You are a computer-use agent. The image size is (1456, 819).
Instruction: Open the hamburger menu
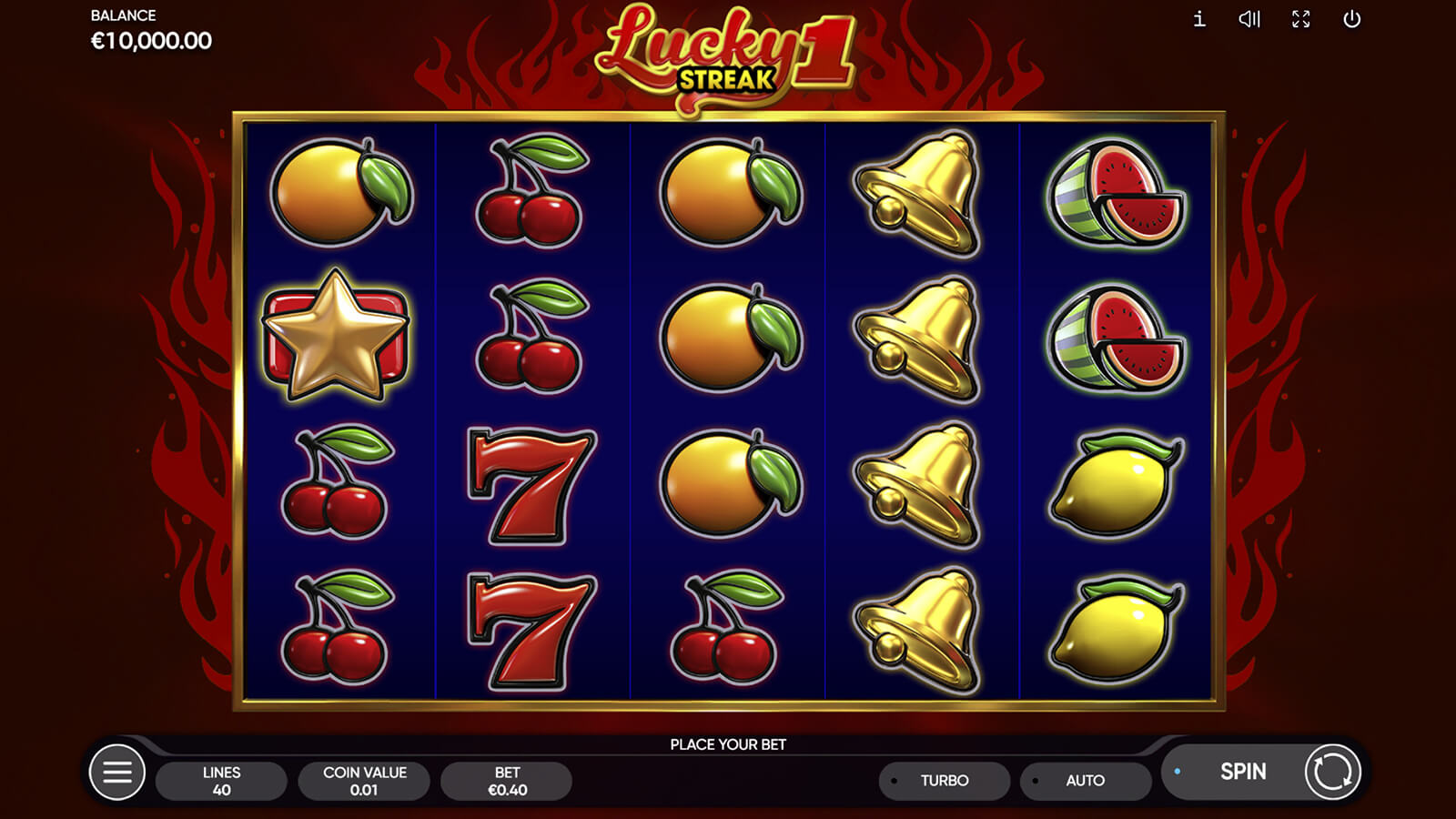coord(117,773)
